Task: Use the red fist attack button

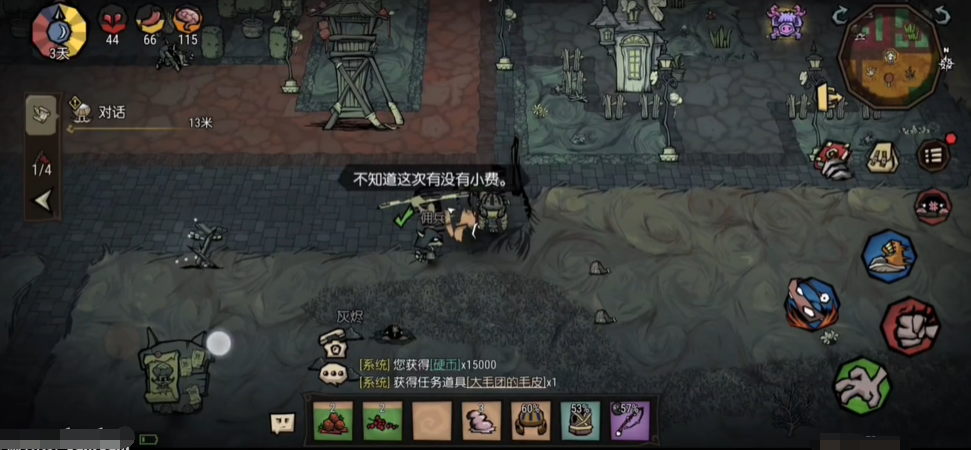Action: click(910, 326)
